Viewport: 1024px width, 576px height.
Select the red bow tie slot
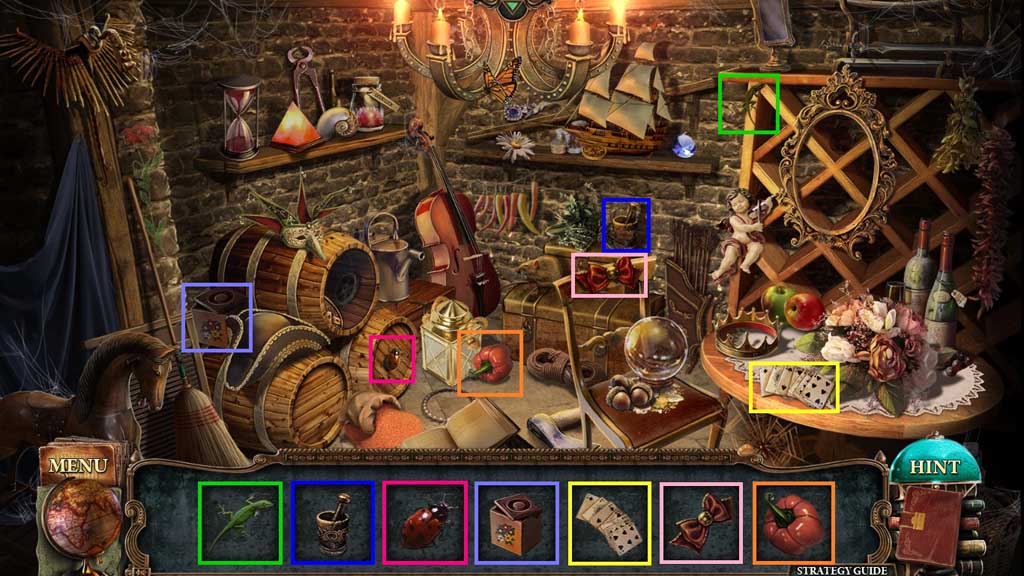click(701, 521)
